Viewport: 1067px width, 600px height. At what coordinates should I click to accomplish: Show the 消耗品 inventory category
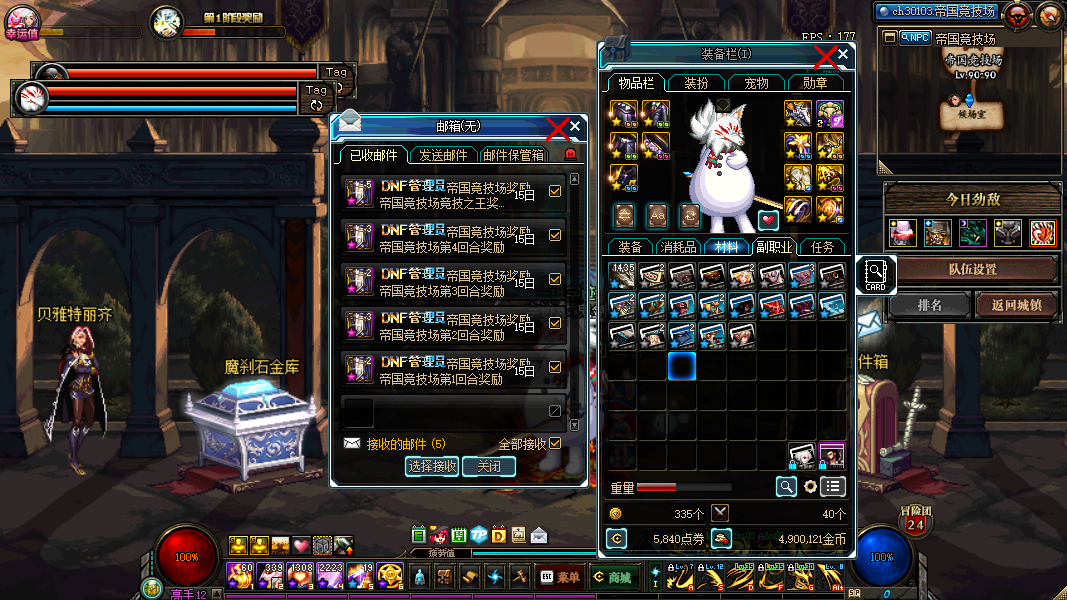(679, 247)
